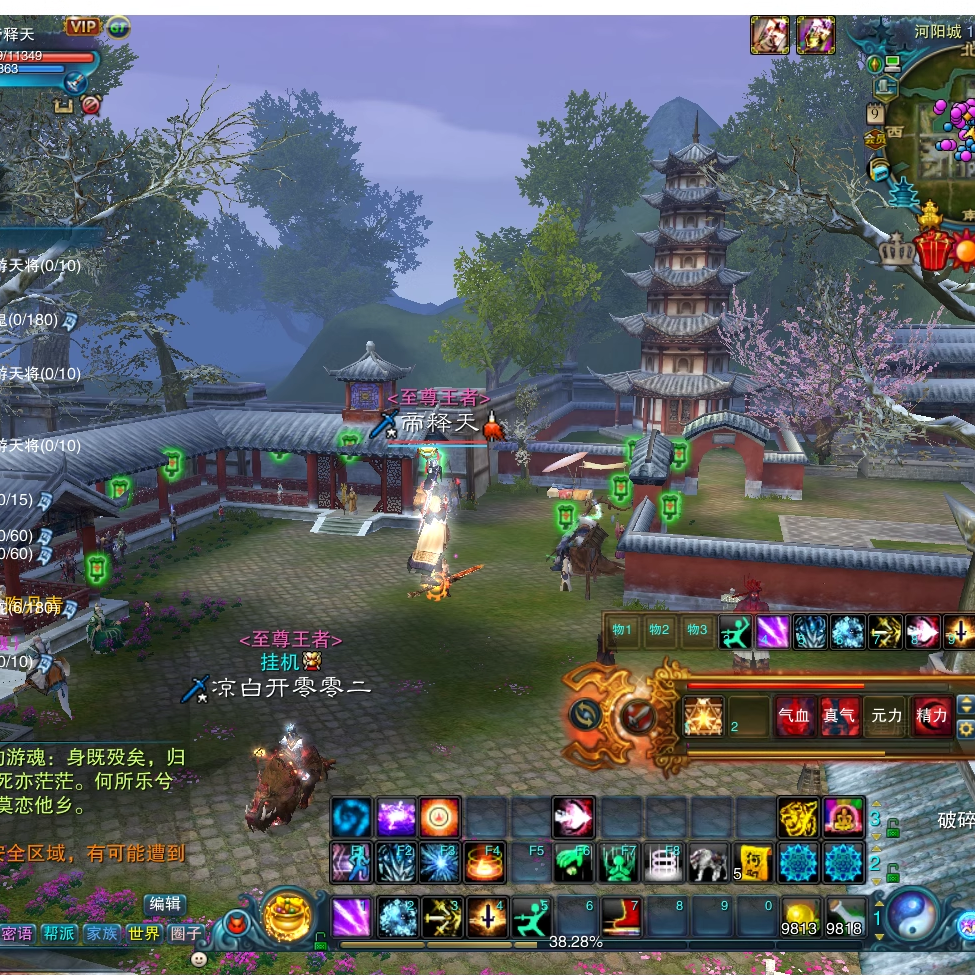
Task: Activate the golden tiger skill icon
Action: tap(798, 818)
